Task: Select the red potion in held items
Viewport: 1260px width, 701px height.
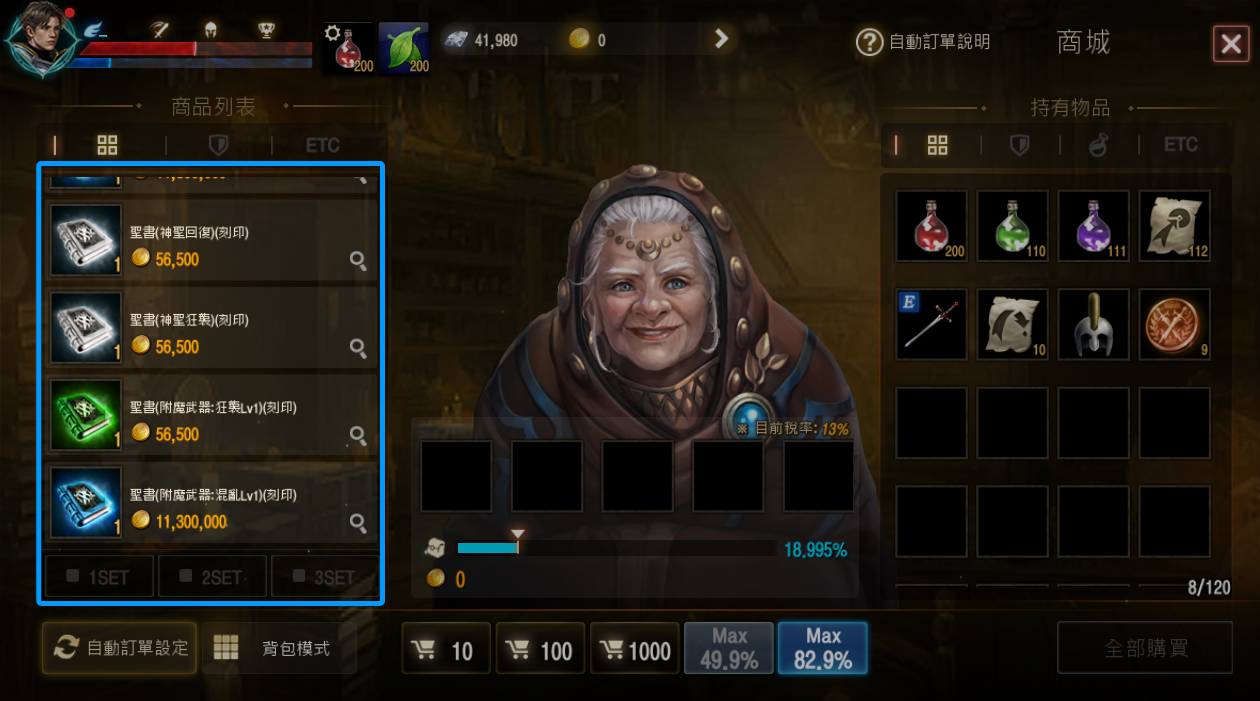Action: click(x=932, y=226)
